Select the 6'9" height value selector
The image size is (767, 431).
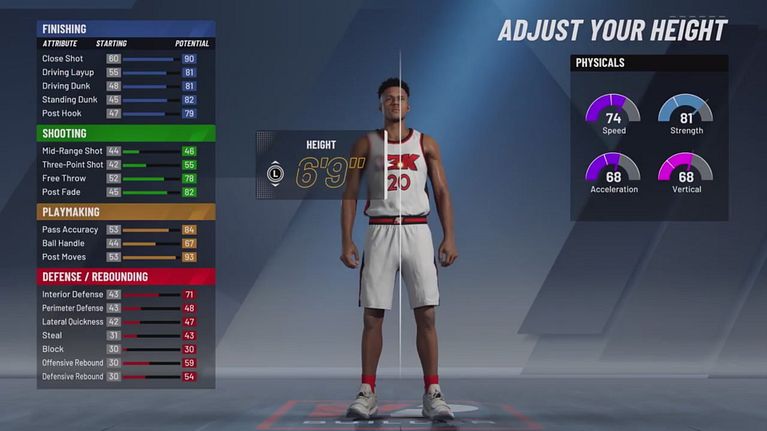tap(319, 173)
